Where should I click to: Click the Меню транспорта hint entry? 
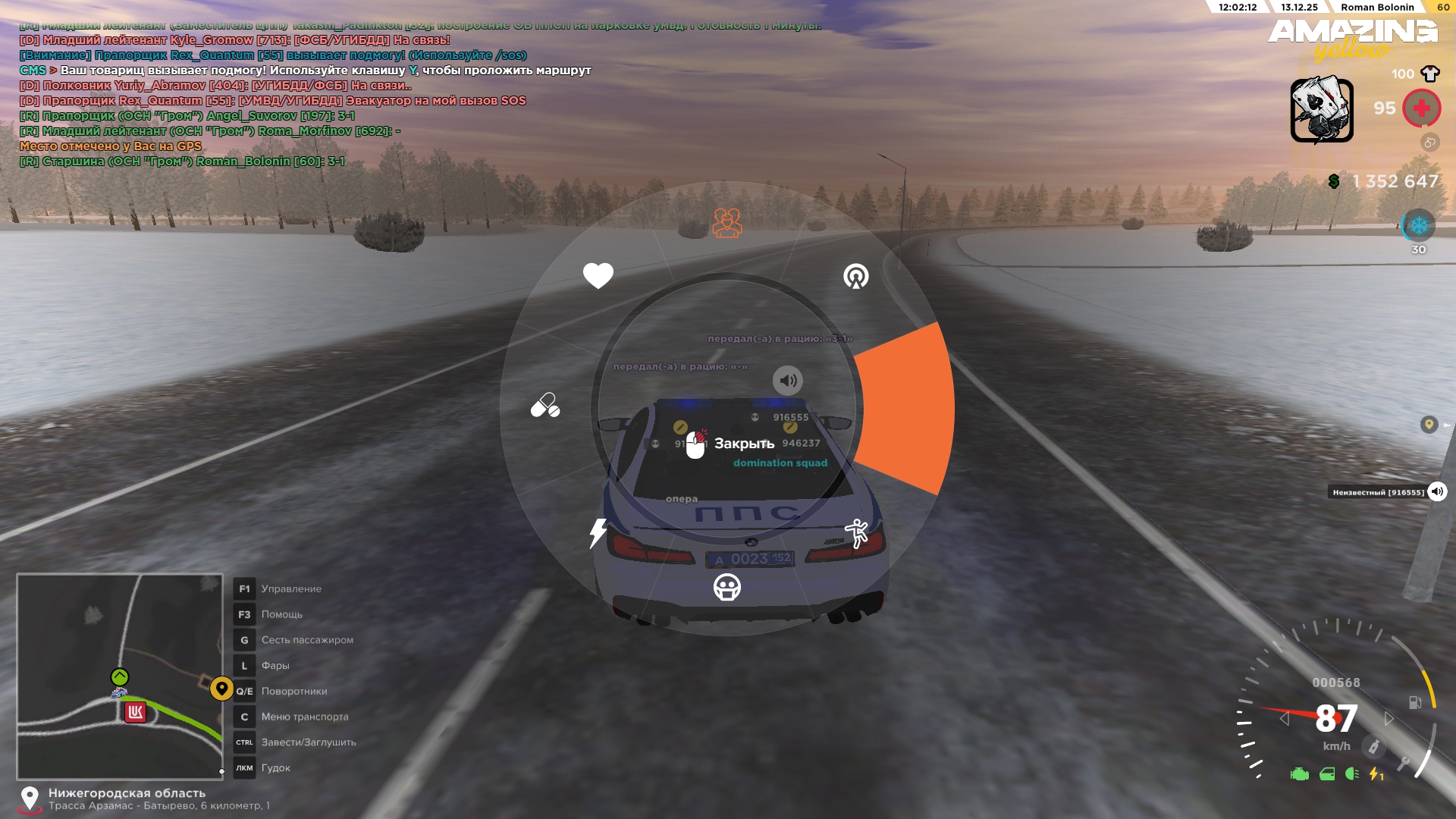[304, 717]
